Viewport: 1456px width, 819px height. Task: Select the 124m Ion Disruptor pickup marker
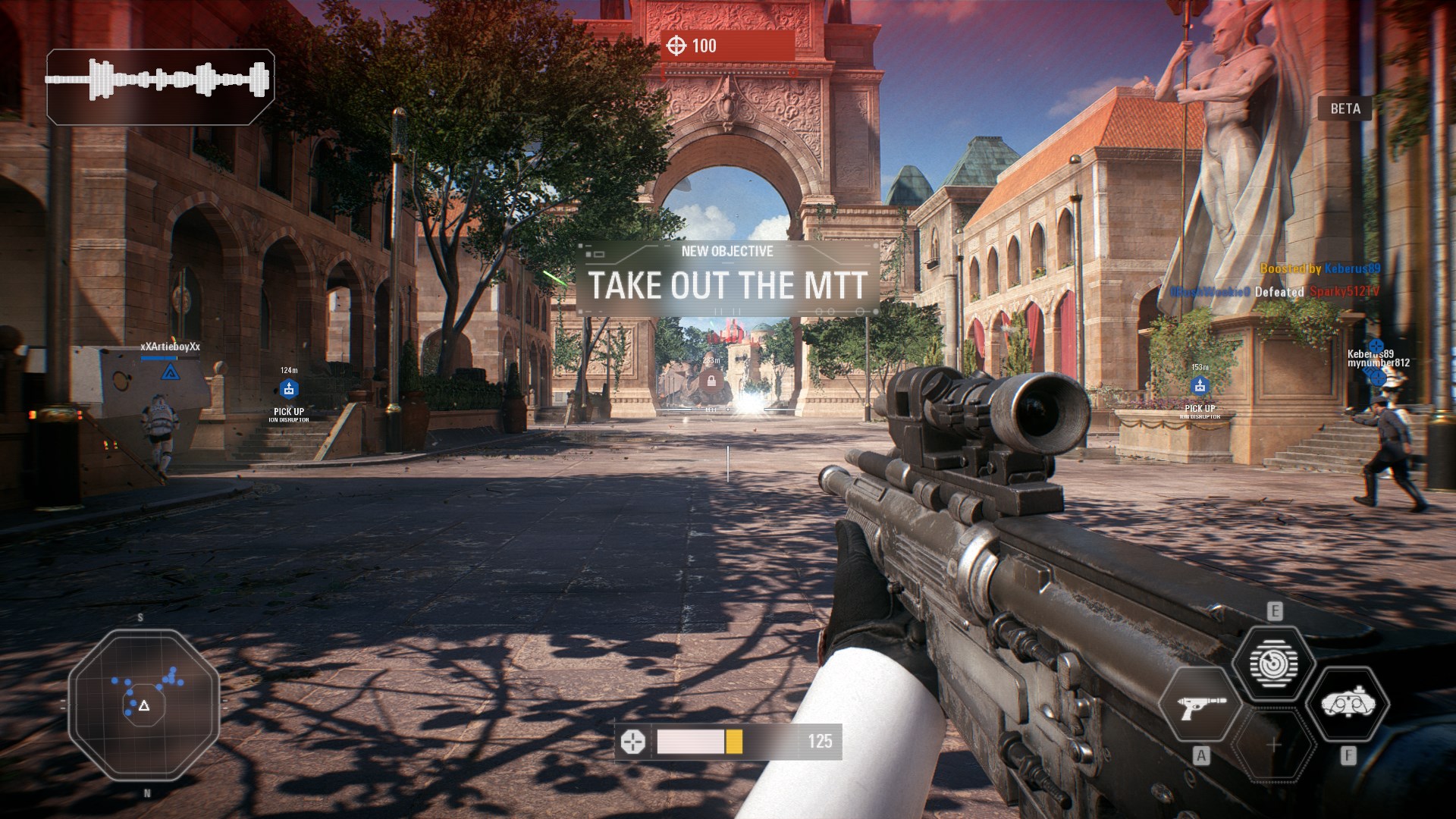[288, 389]
